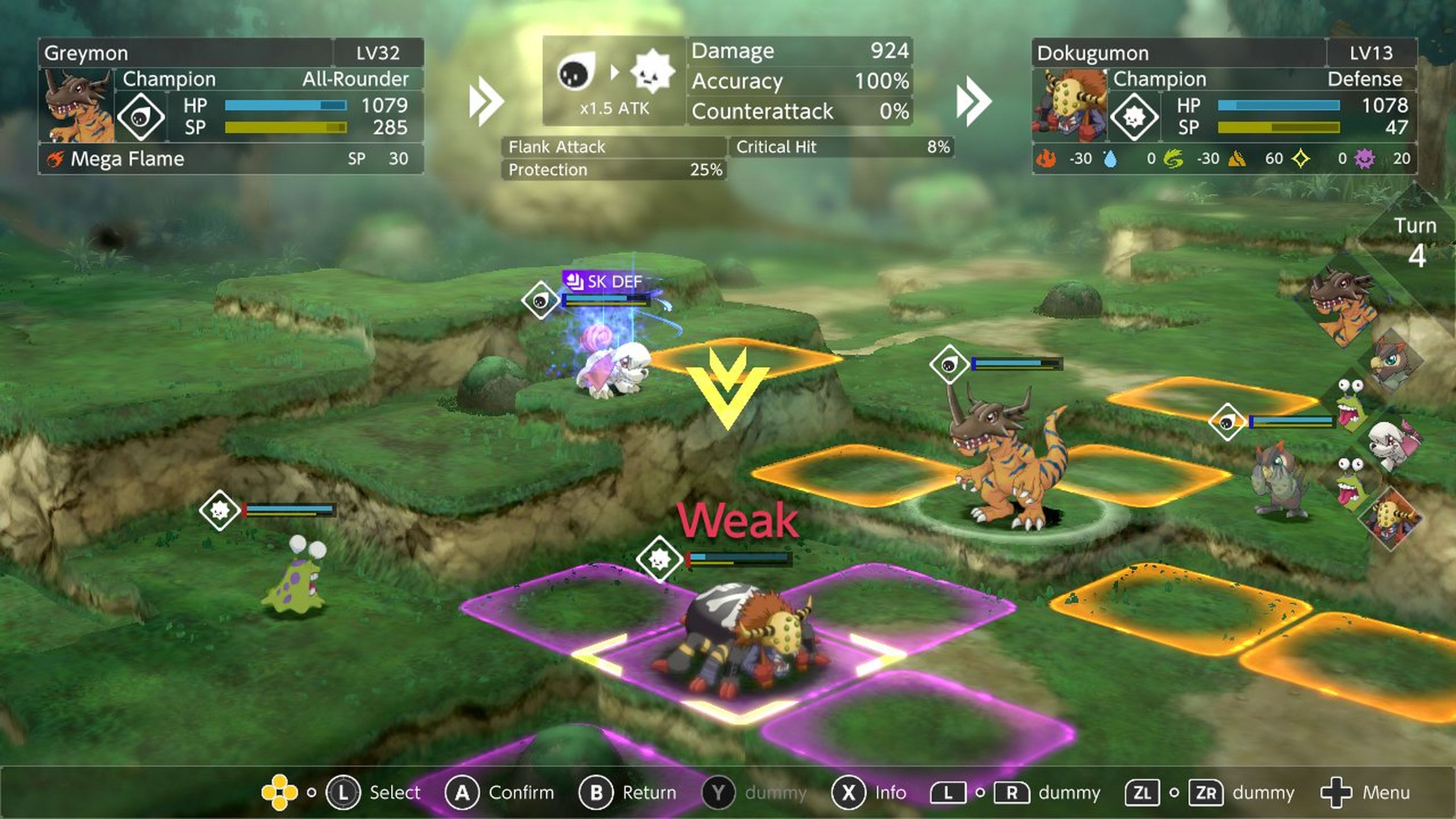Select Greymon's black attribute emblem icon
Image resolution: width=1456 pixels, height=819 pixels.
141,117
